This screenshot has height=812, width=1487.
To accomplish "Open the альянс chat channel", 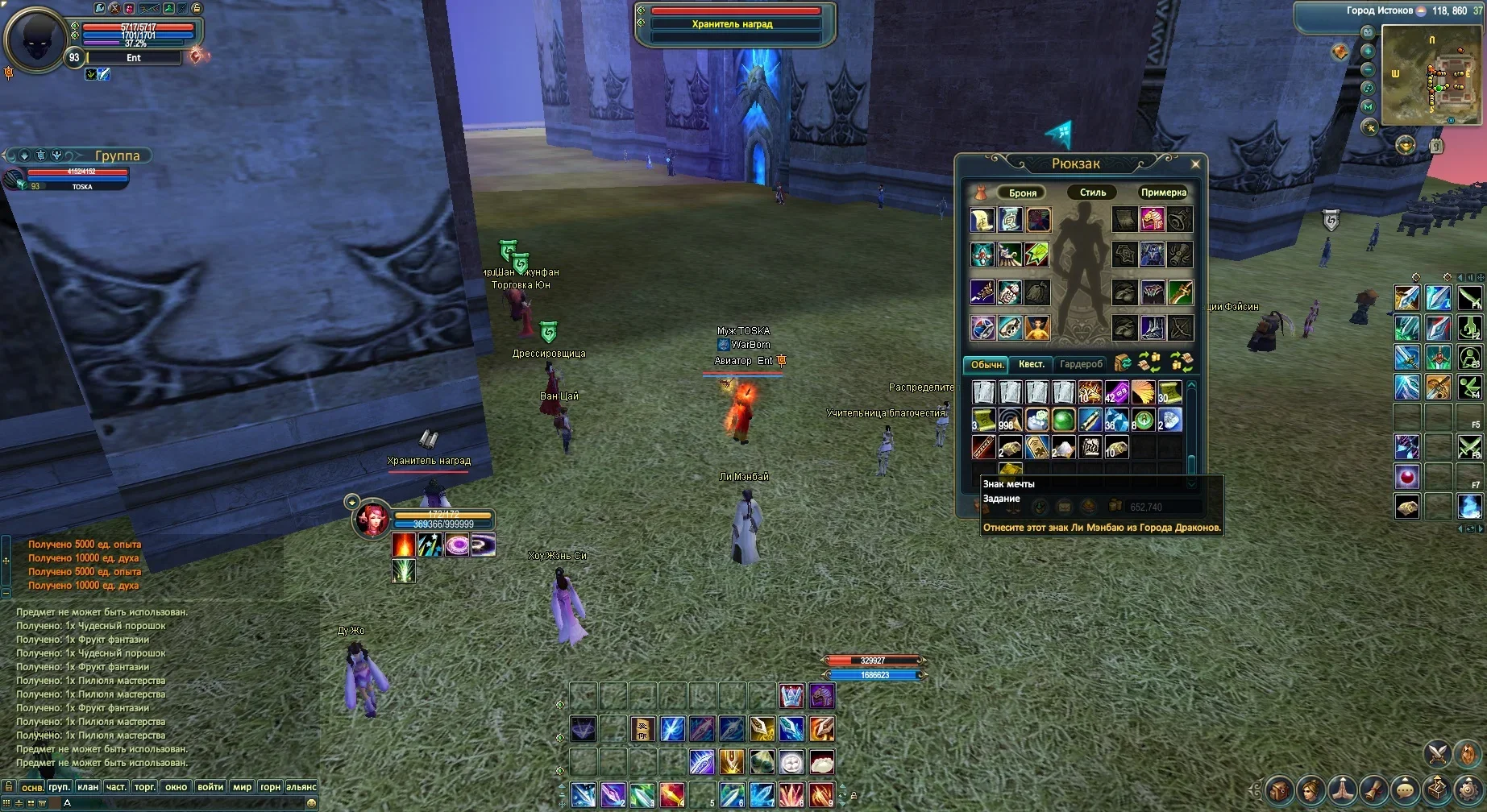I will pyautogui.click(x=301, y=787).
